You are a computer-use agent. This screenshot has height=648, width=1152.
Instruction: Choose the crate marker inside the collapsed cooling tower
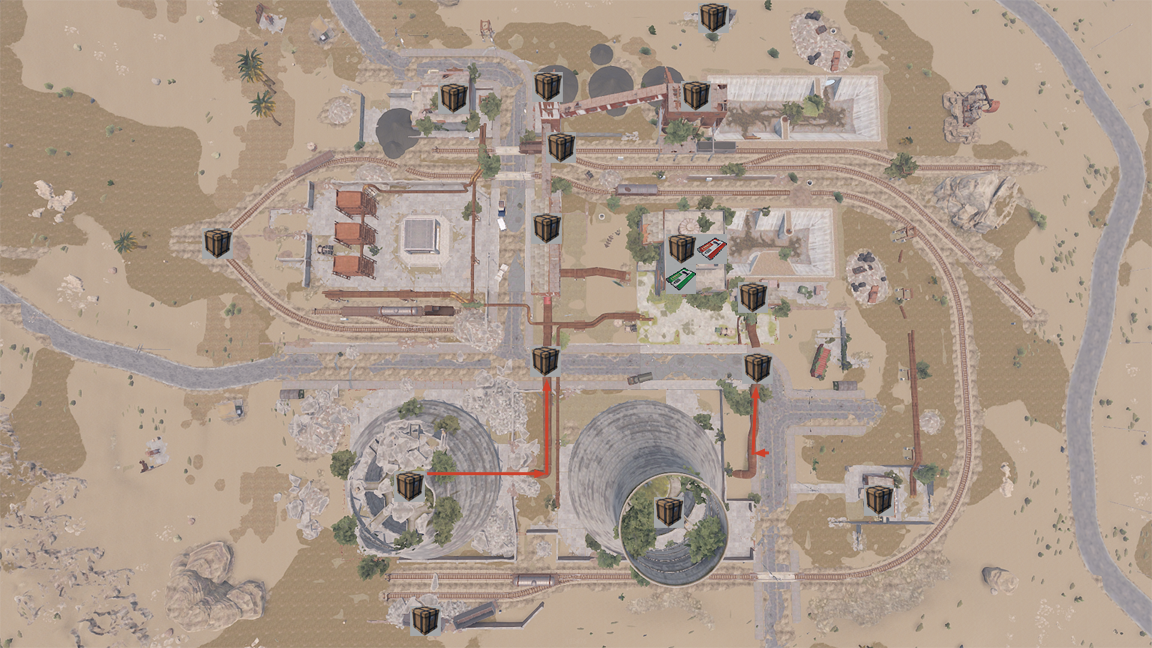coord(409,486)
